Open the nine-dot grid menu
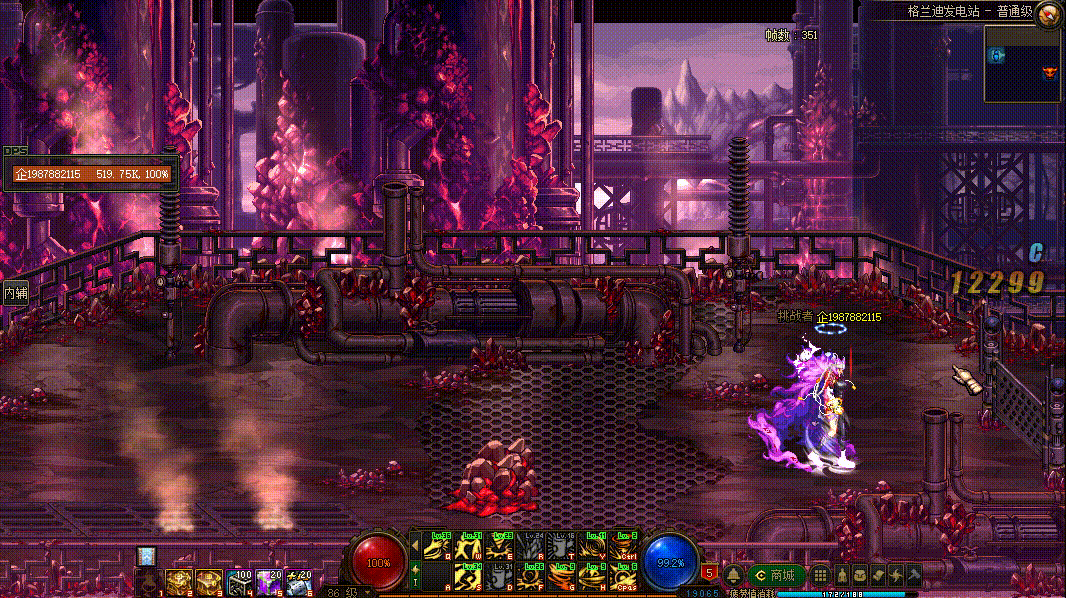 click(x=820, y=576)
